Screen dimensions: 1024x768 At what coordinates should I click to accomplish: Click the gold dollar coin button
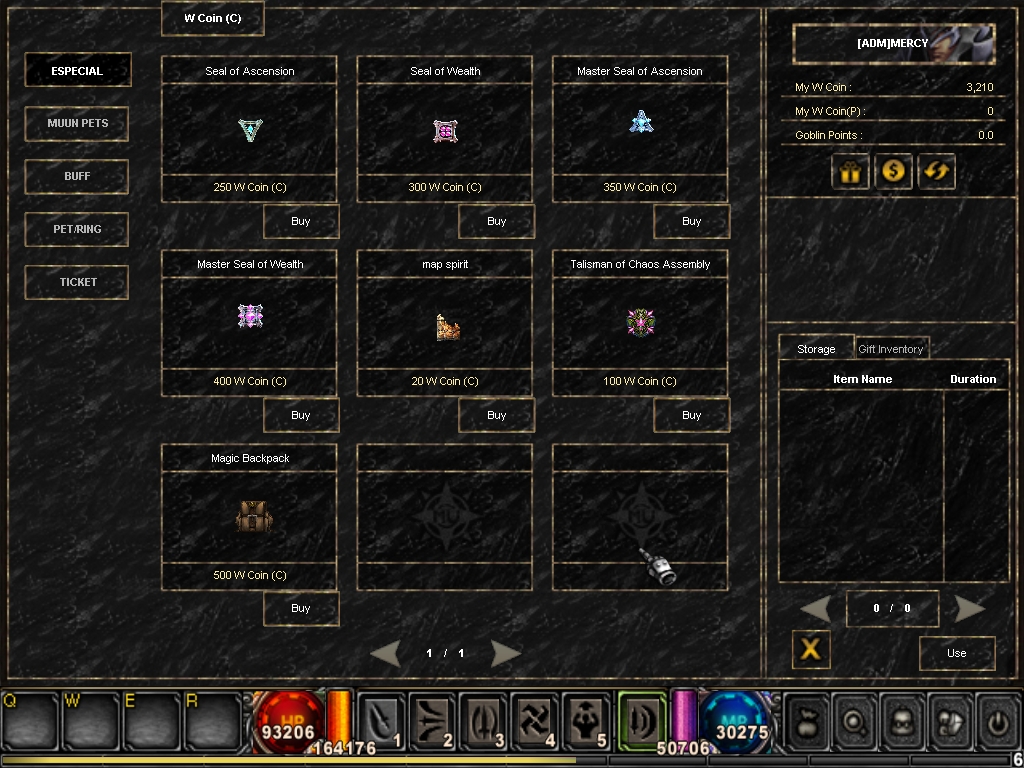pyautogui.click(x=893, y=171)
